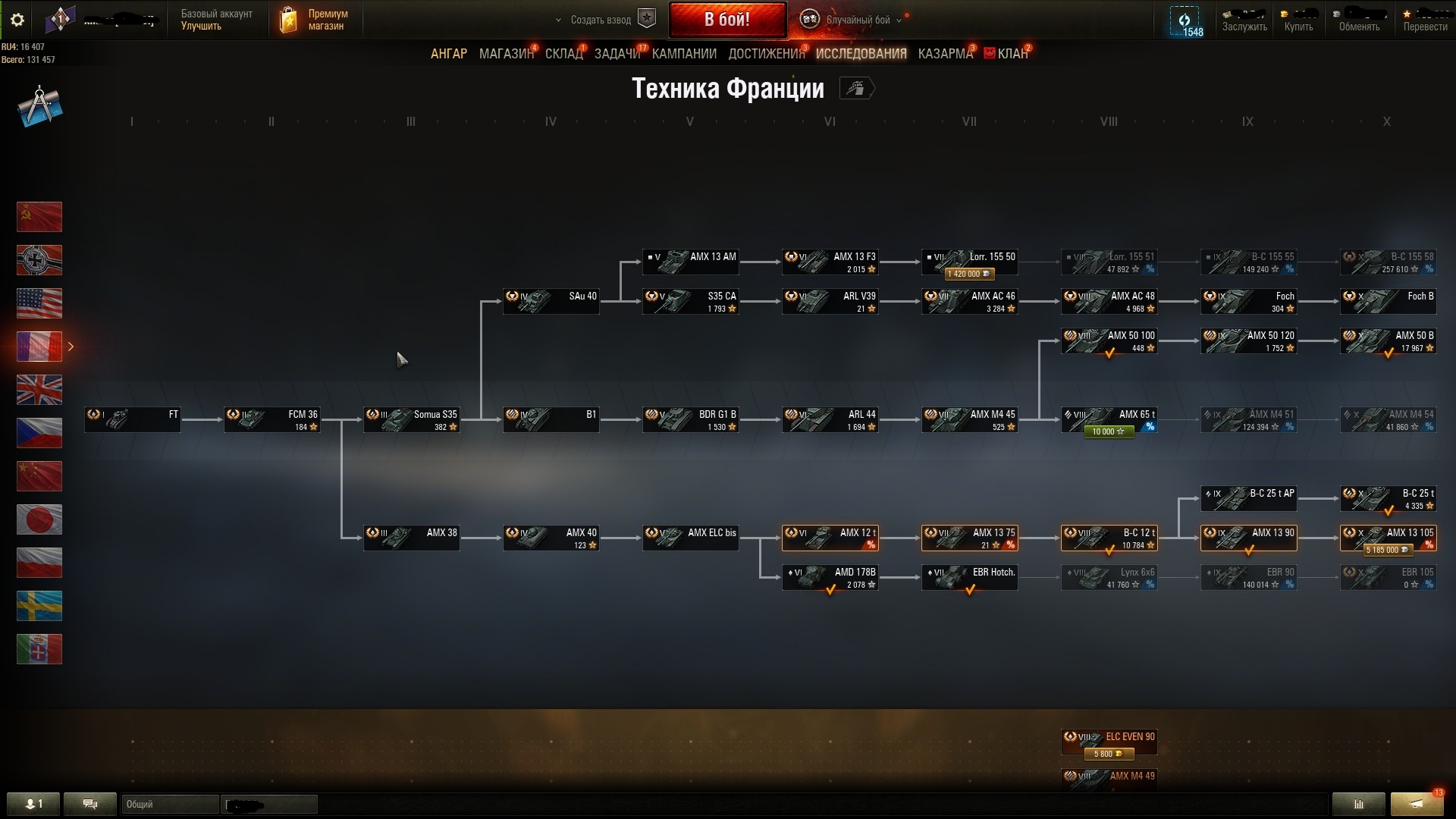Select the Somua S35 tank node
The image size is (1456, 819).
coord(412,420)
